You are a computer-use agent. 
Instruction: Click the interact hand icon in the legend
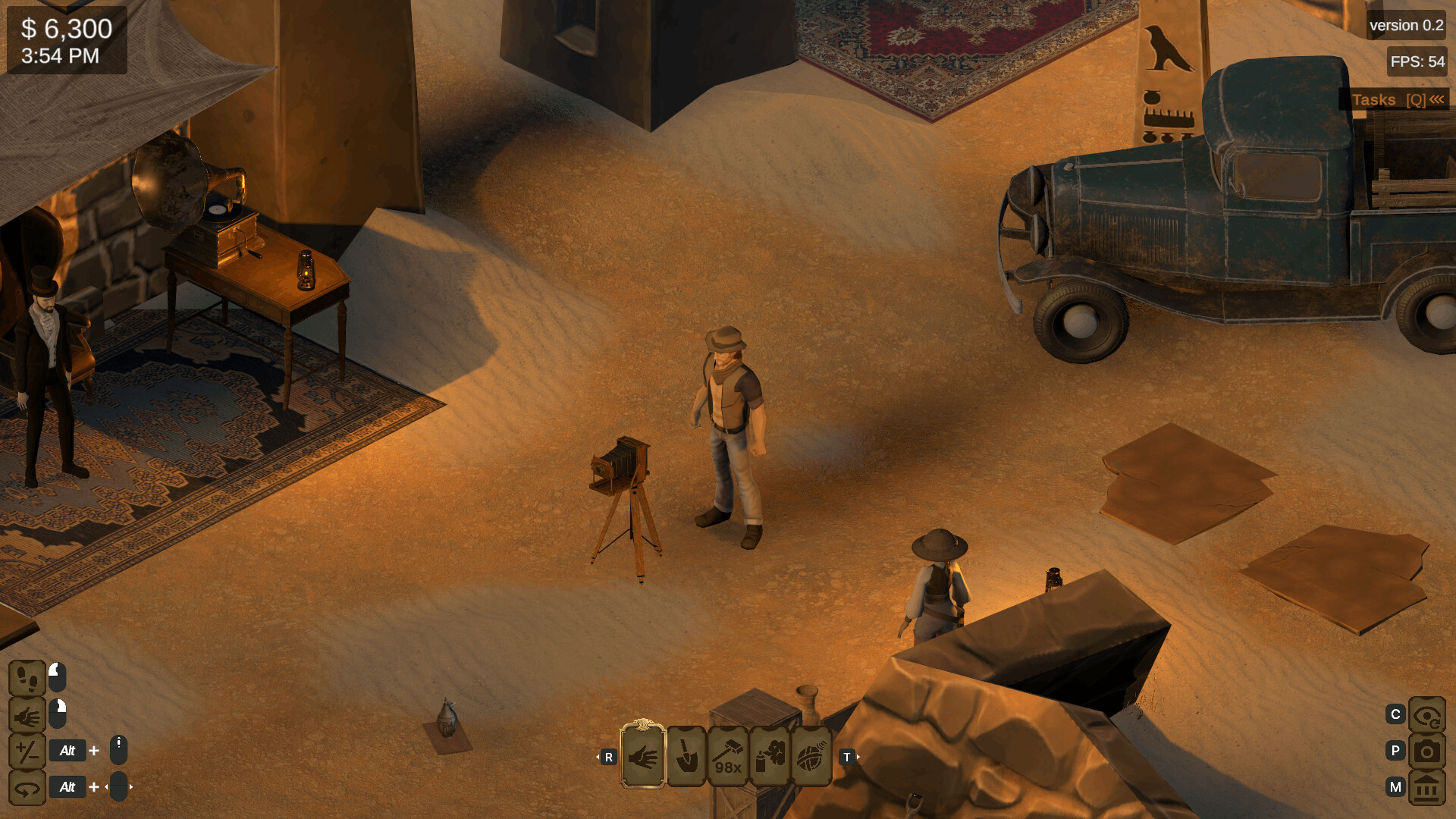[x=27, y=714]
